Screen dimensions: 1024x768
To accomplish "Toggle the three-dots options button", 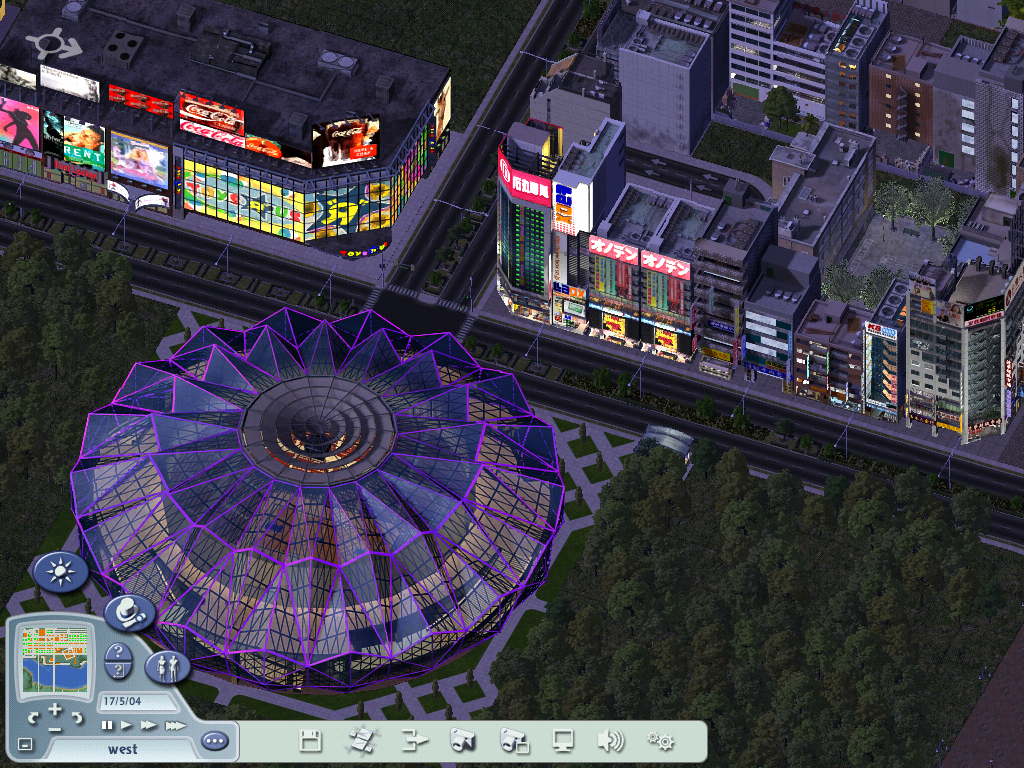I will (214, 741).
